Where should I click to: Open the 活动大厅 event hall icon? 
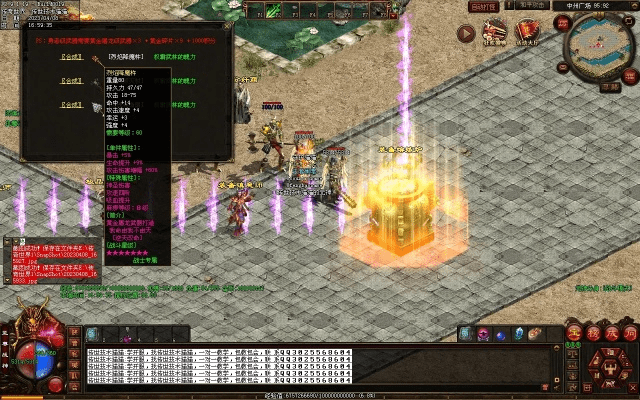point(527,33)
